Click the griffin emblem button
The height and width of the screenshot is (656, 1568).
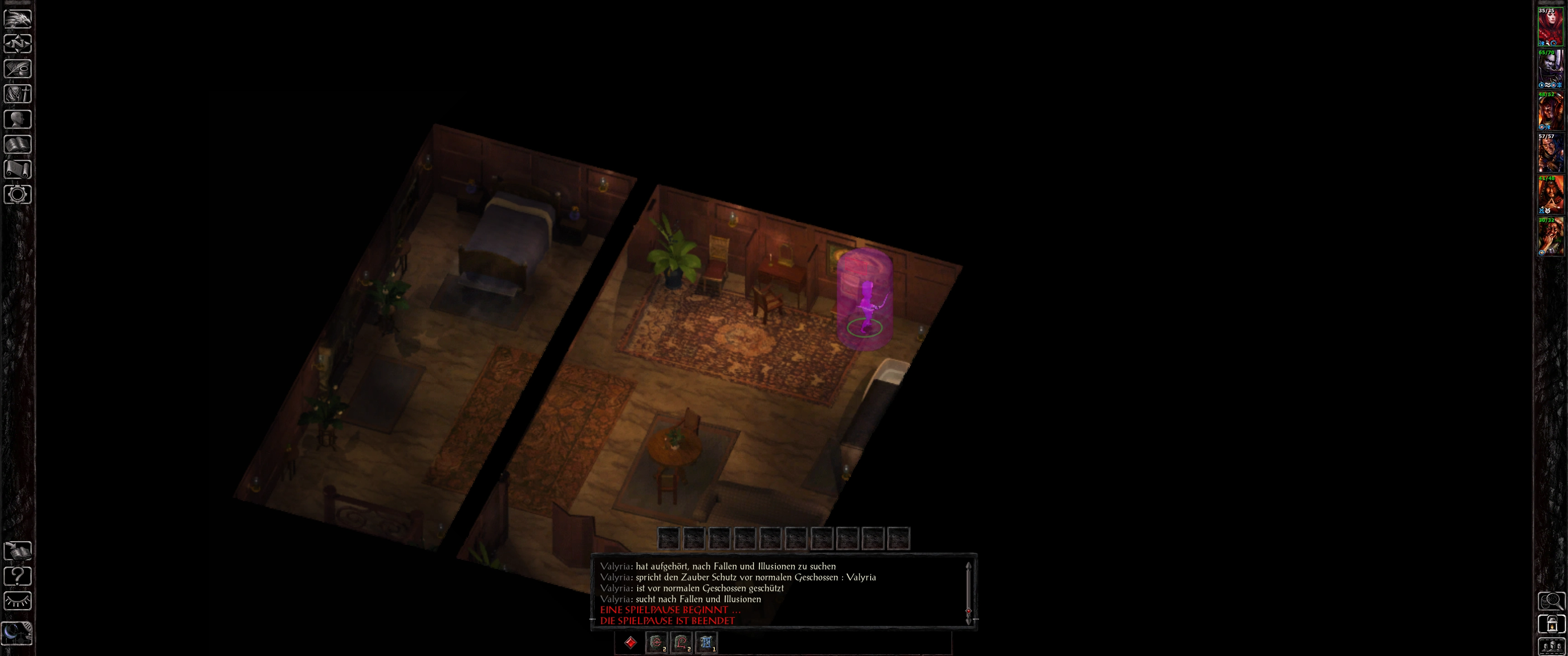point(18,18)
